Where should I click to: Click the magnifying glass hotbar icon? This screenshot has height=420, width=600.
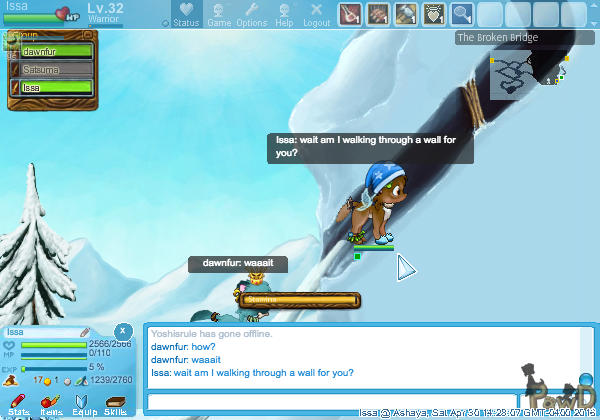[x=461, y=14]
